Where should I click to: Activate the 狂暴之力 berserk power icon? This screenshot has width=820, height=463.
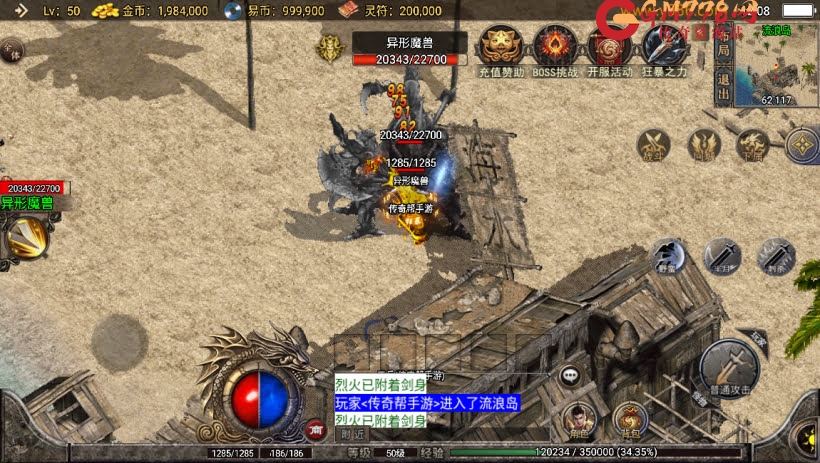click(x=663, y=50)
